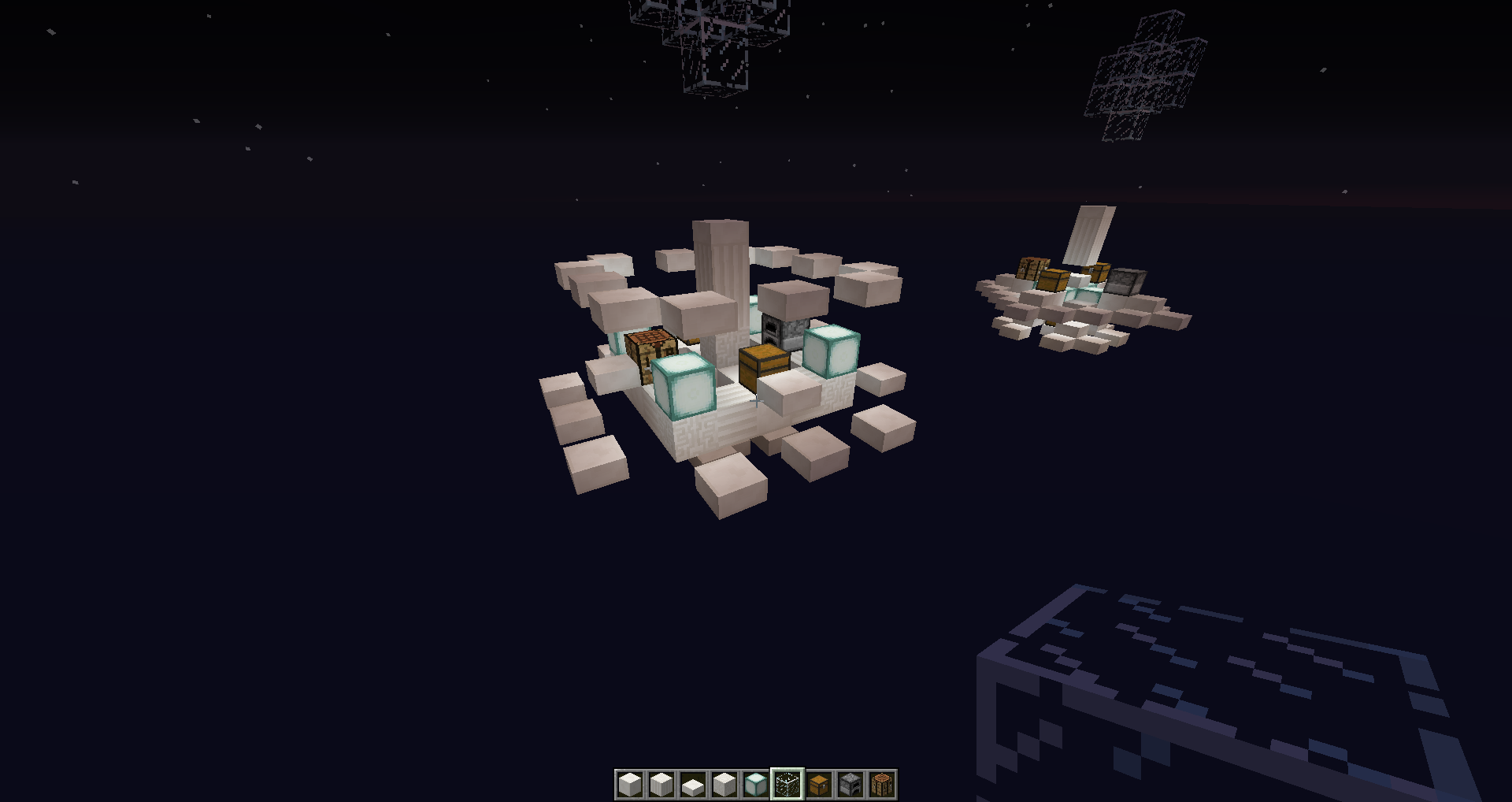Switch to the chest in the hotbar
The image size is (1512, 802).
pyautogui.click(x=819, y=785)
